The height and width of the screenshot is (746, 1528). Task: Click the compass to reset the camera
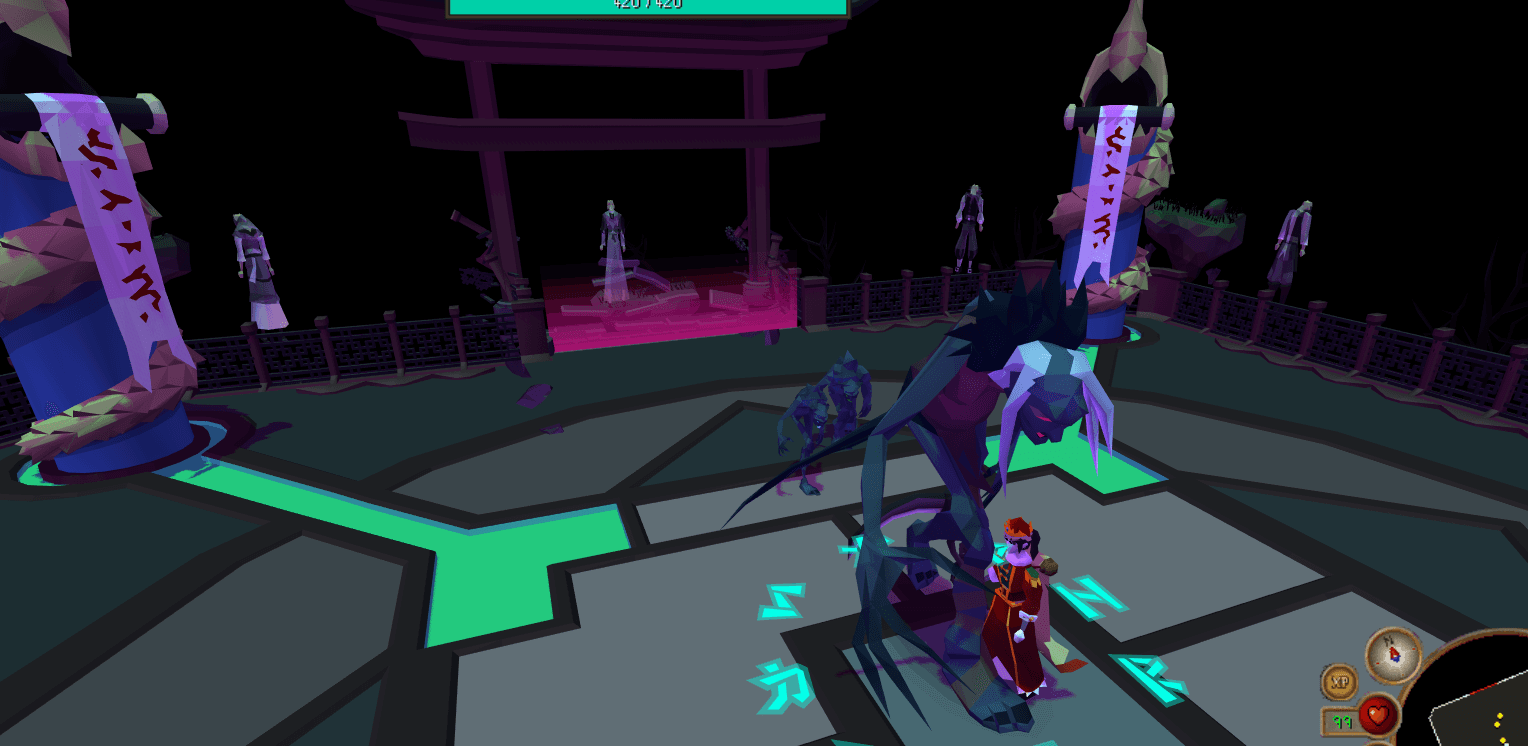[x=1394, y=654]
